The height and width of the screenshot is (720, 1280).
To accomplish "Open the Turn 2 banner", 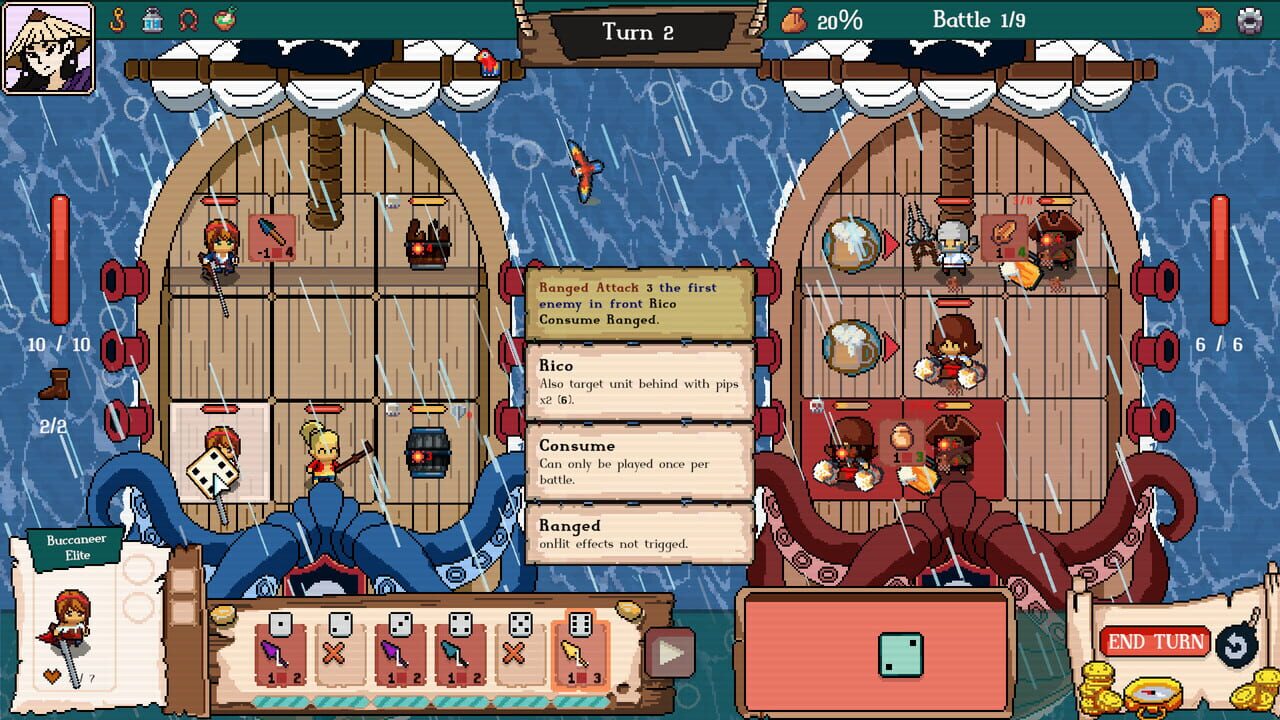I will (638, 33).
